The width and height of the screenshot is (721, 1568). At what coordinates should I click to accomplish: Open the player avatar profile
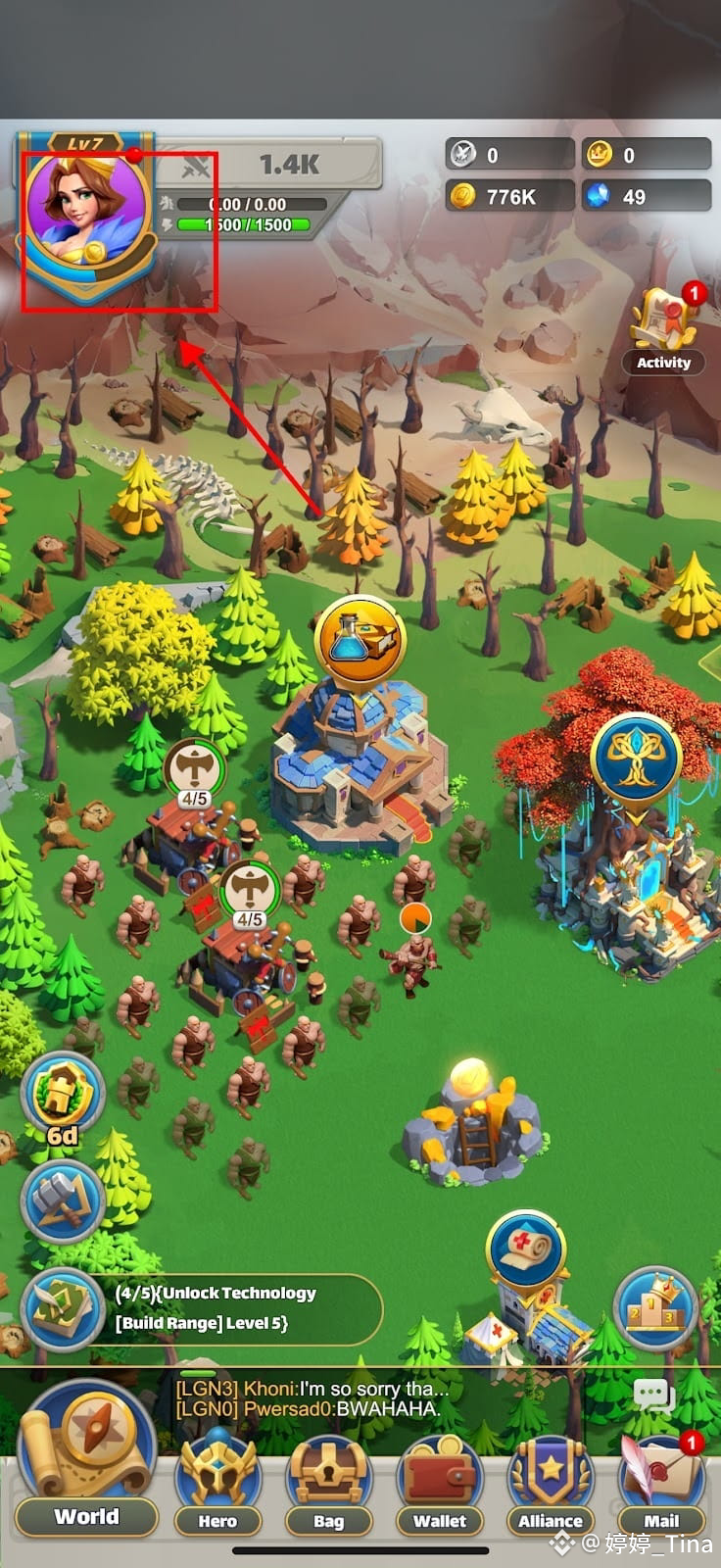pyautogui.click(x=86, y=214)
